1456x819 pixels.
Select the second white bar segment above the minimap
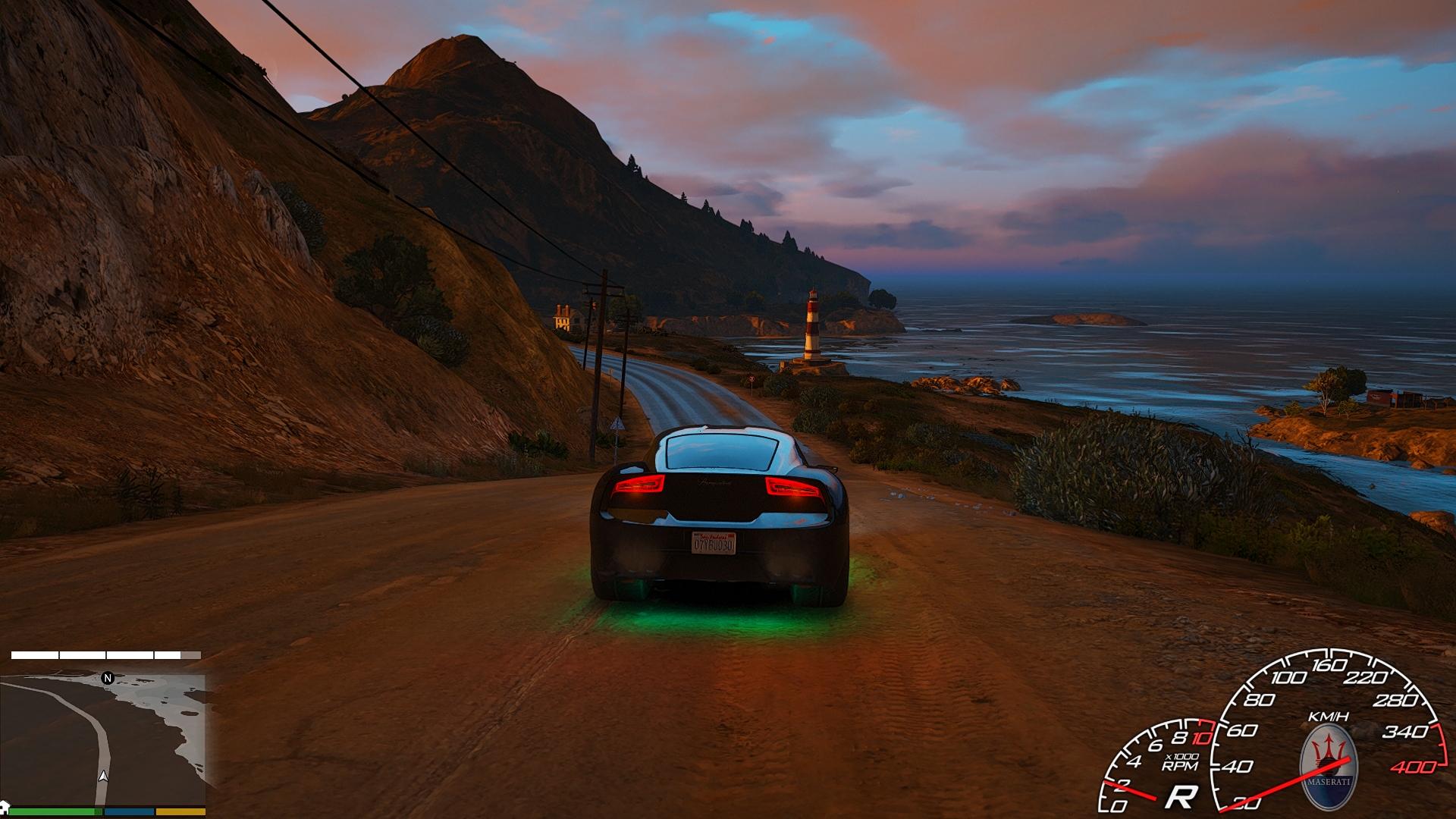83,655
